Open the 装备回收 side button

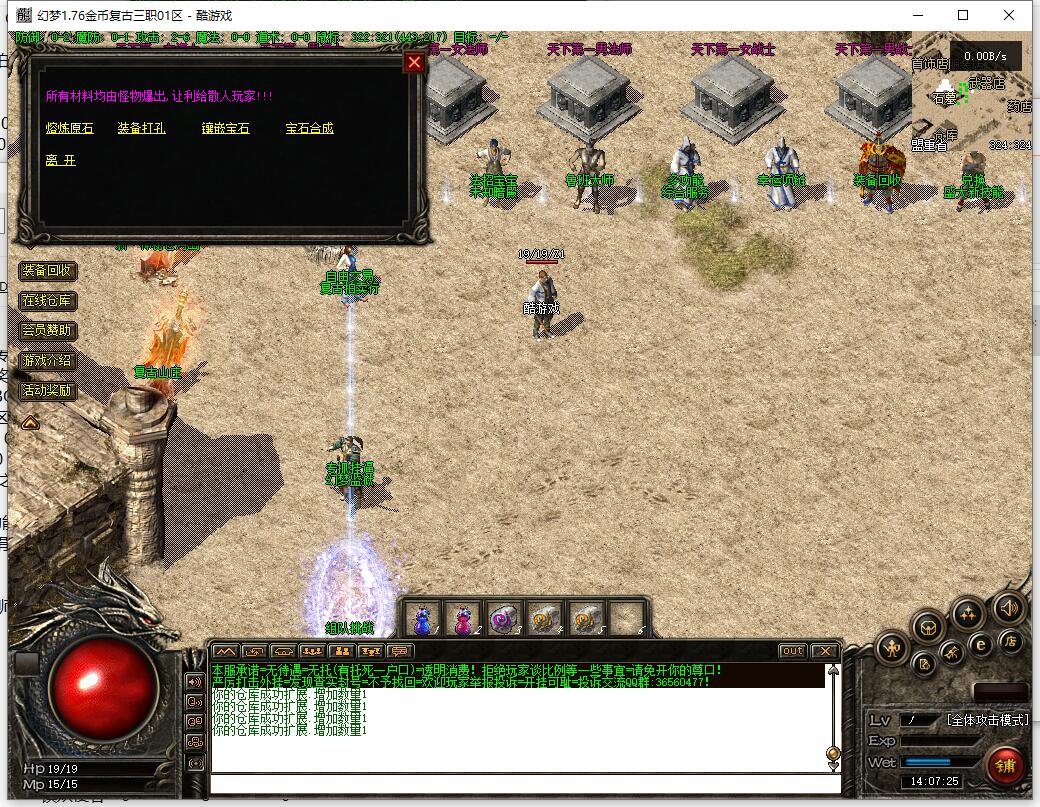(48, 271)
